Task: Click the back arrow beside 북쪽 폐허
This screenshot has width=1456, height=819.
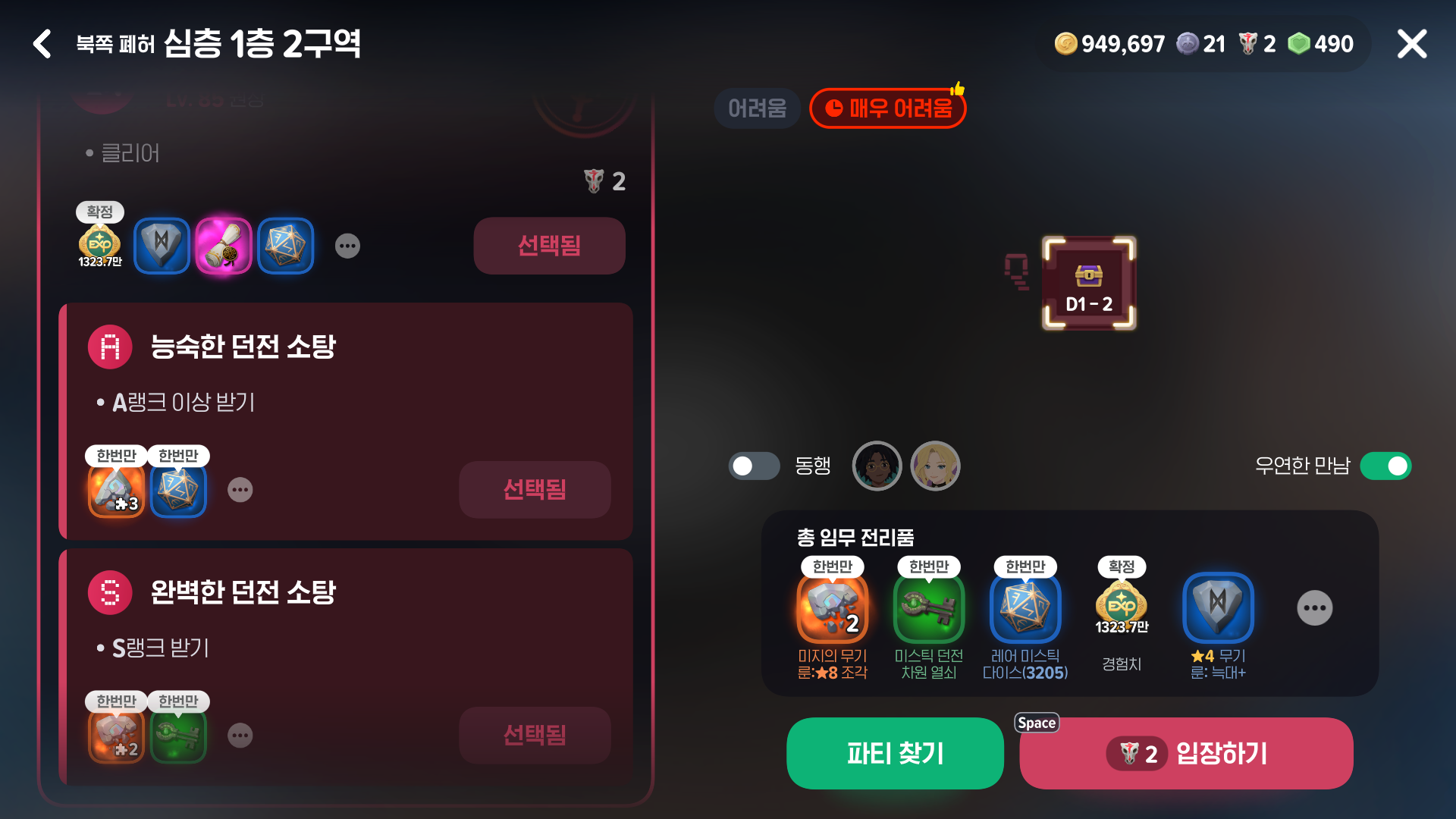Action: (x=42, y=43)
